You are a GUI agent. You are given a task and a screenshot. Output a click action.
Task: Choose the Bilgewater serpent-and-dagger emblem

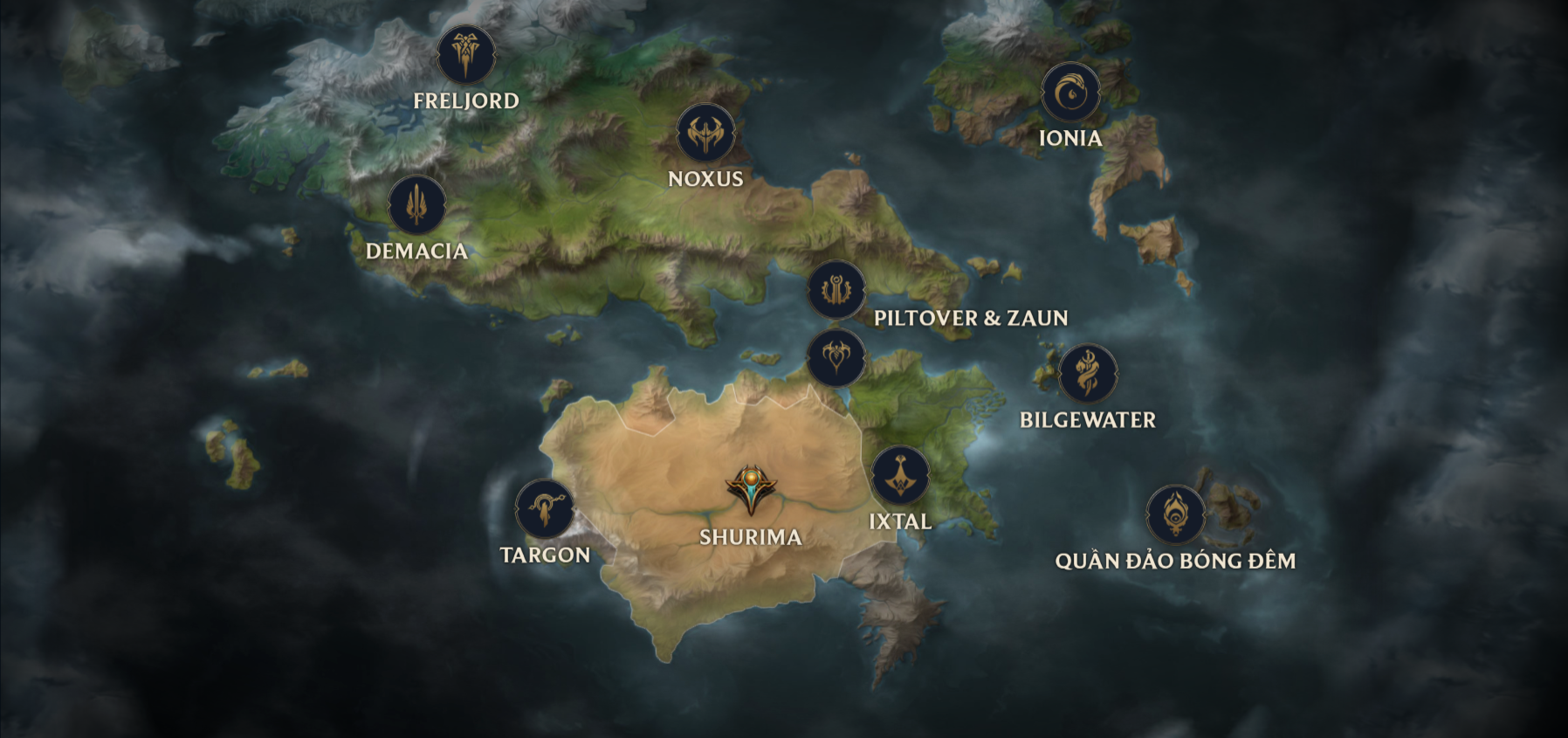(x=1088, y=374)
